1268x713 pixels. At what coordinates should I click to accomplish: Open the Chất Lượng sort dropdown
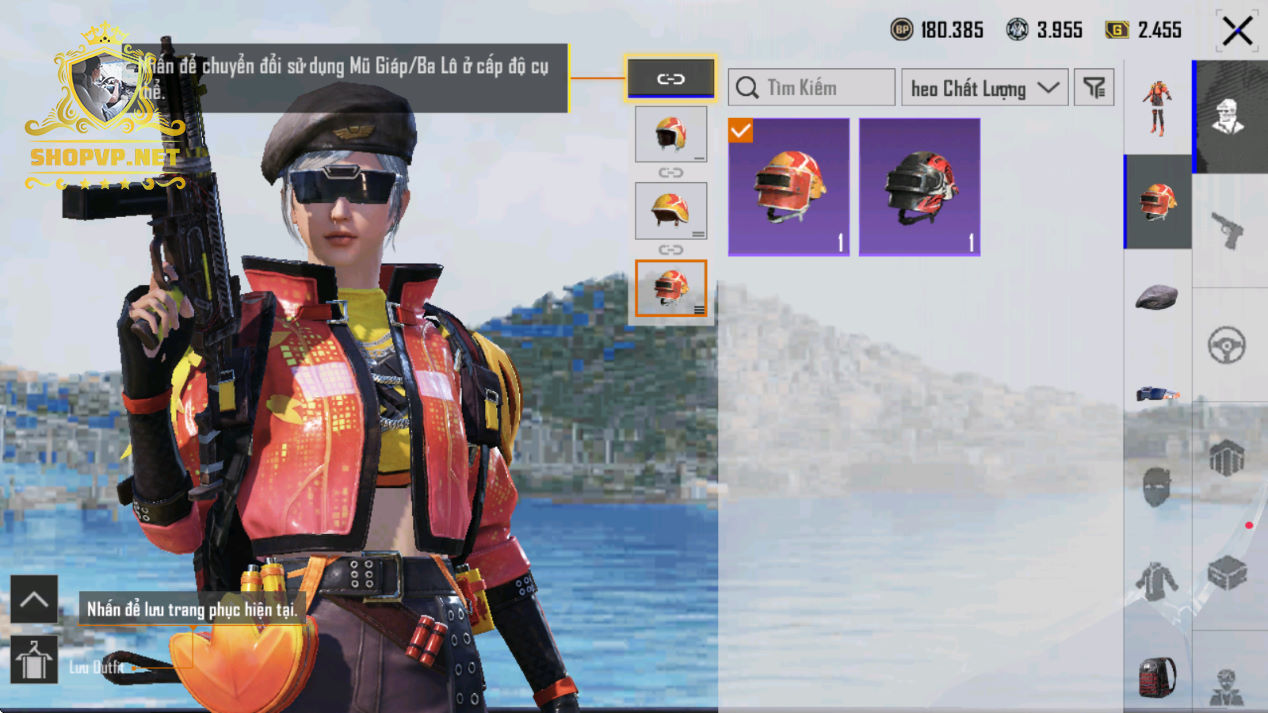(984, 88)
